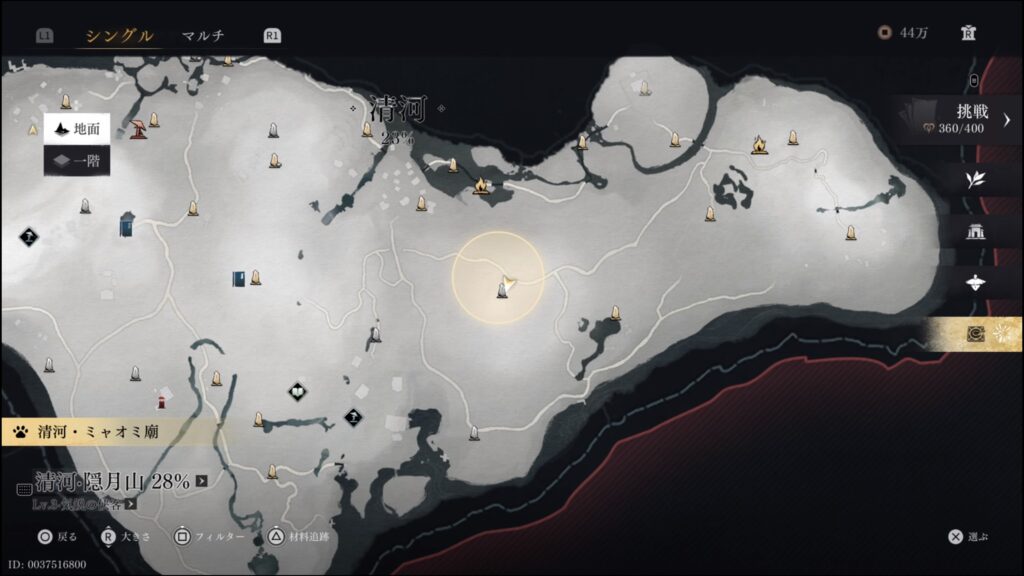Select the open book diamond map marker

click(x=297, y=391)
